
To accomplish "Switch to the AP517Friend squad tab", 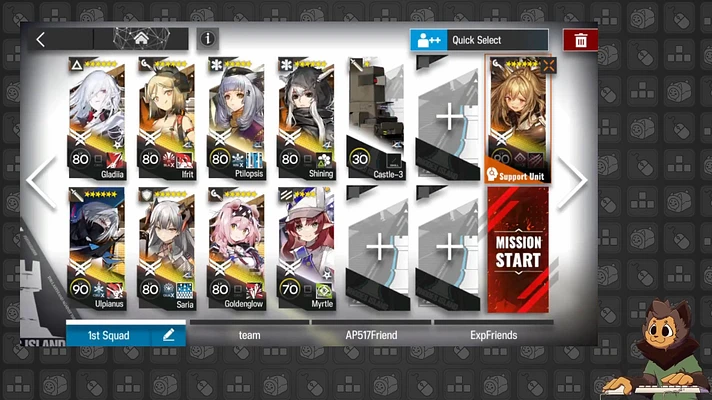I will (371, 335).
